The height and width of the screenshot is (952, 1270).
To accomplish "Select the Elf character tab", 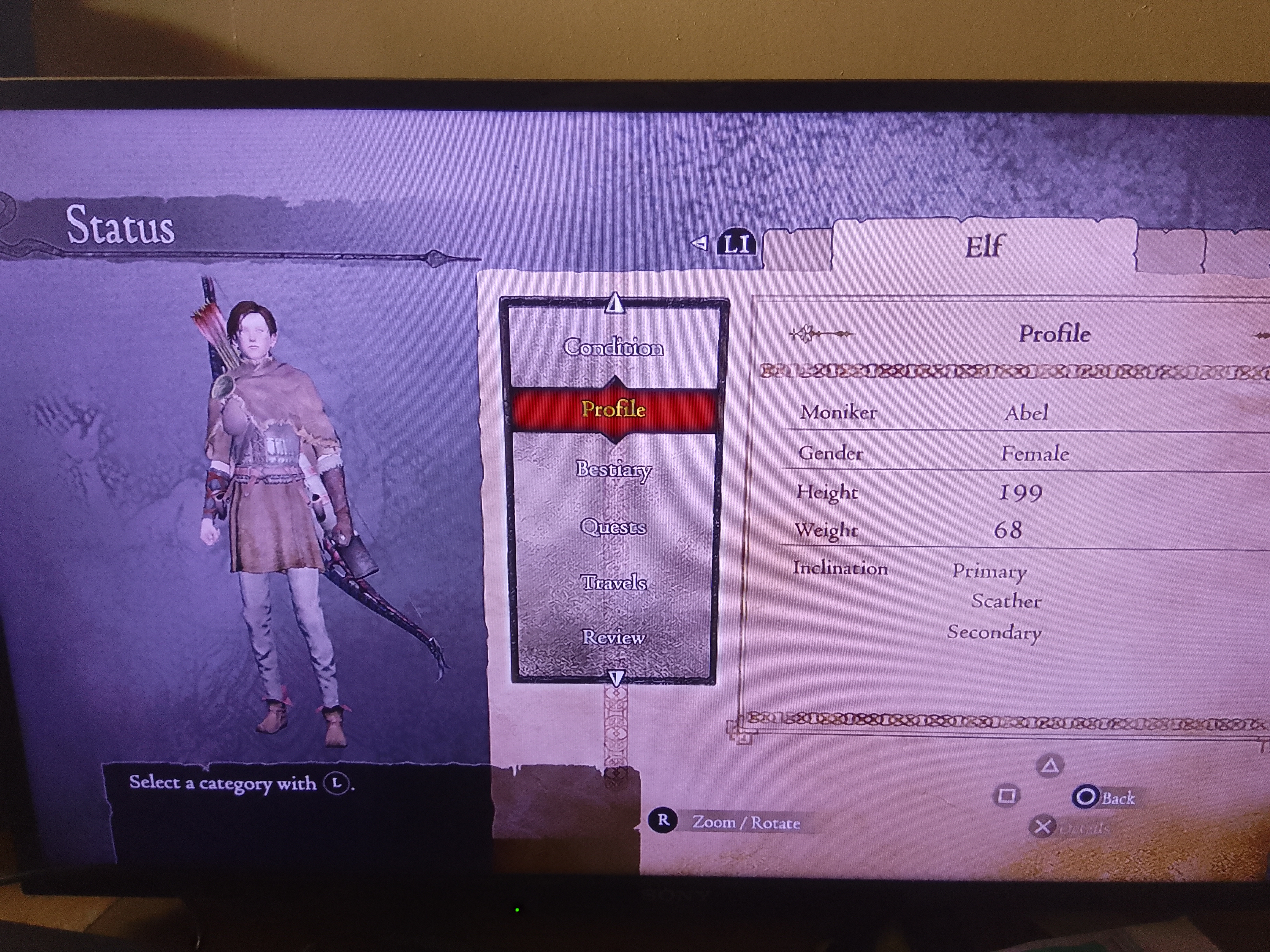I will 983,247.
